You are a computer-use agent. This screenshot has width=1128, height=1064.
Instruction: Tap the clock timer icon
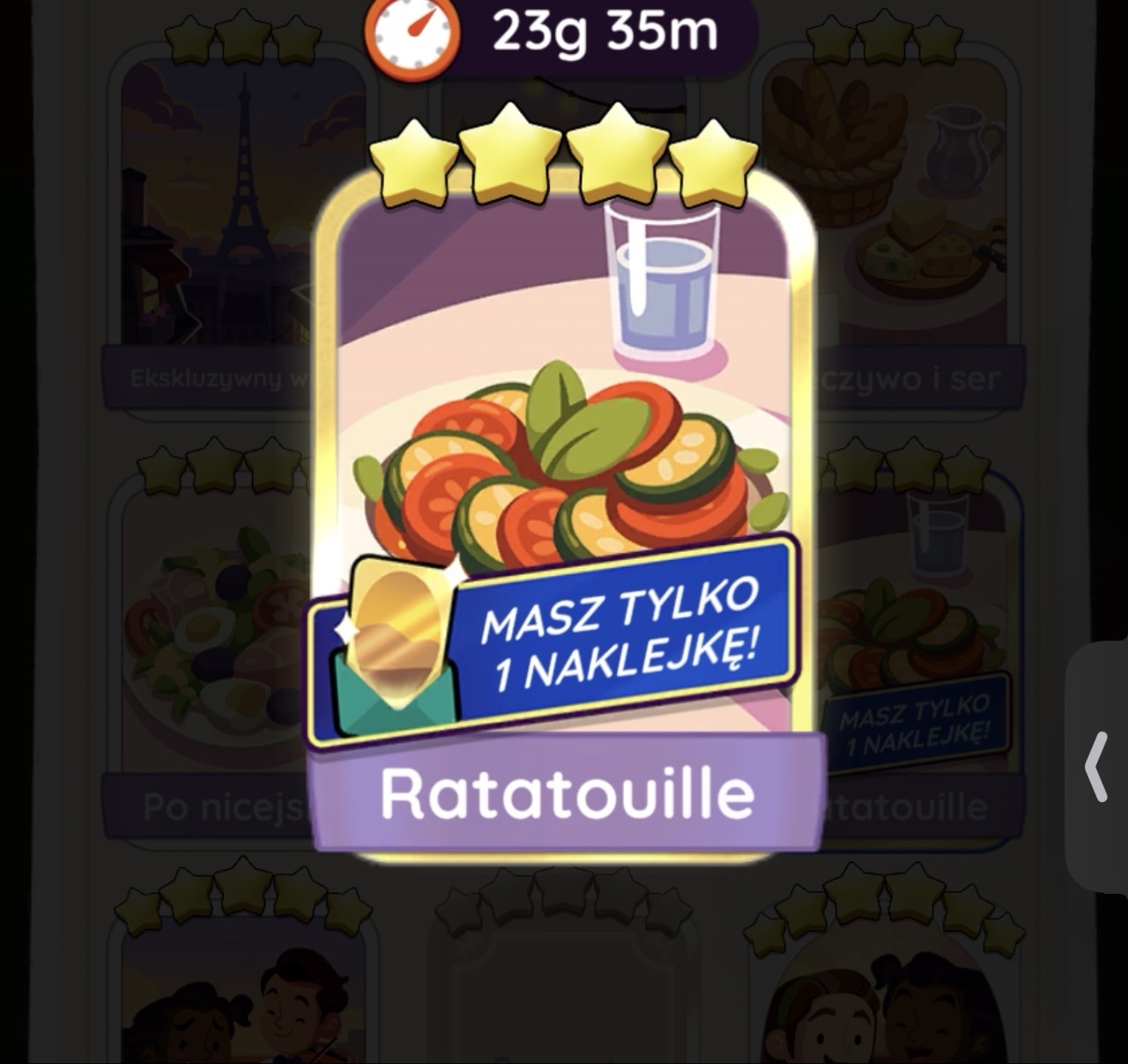[411, 35]
